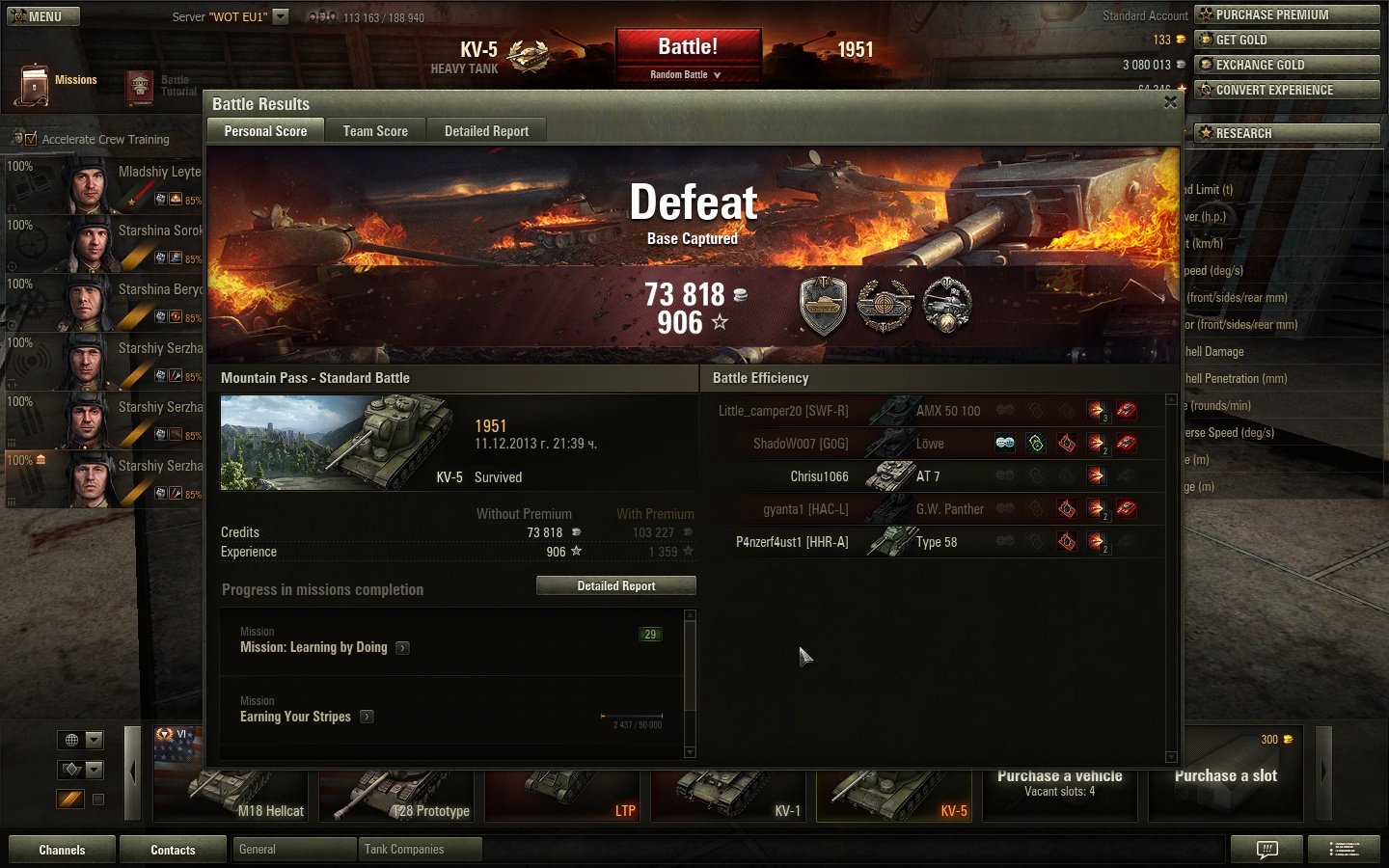Switch to the Team Score tab

click(375, 131)
